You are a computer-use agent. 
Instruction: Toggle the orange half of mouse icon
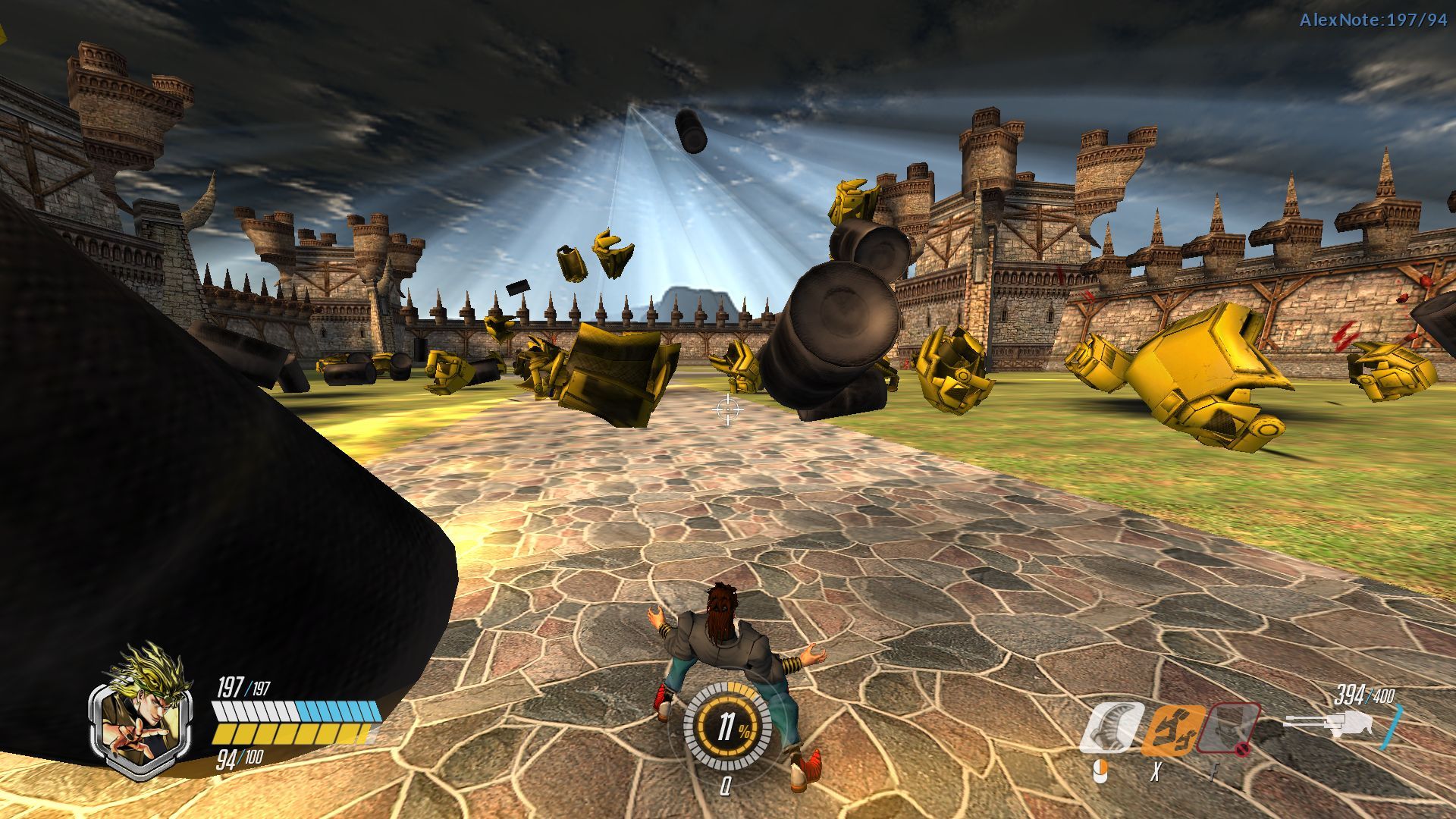click(x=1104, y=767)
